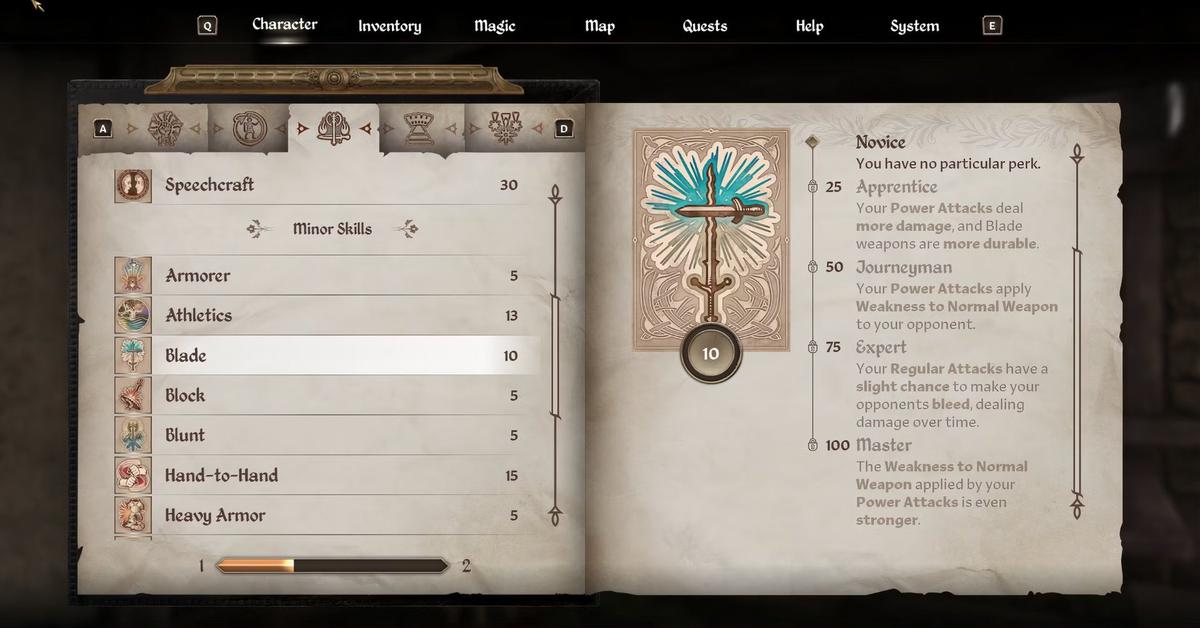The height and width of the screenshot is (628, 1200).
Task: Open the Inventory menu
Action: click(389, 26)
